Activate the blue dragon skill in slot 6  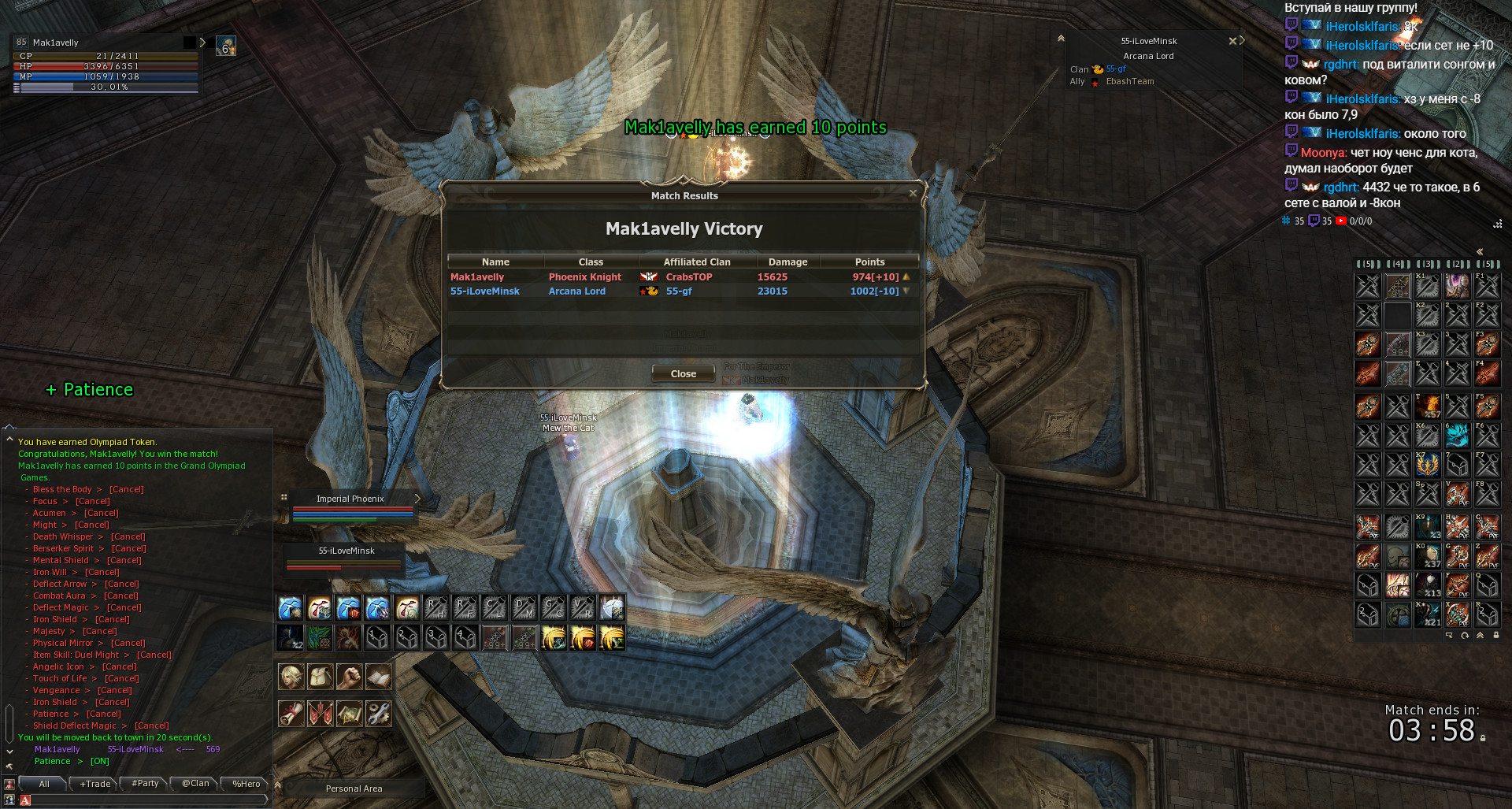tap(1457, 435)
